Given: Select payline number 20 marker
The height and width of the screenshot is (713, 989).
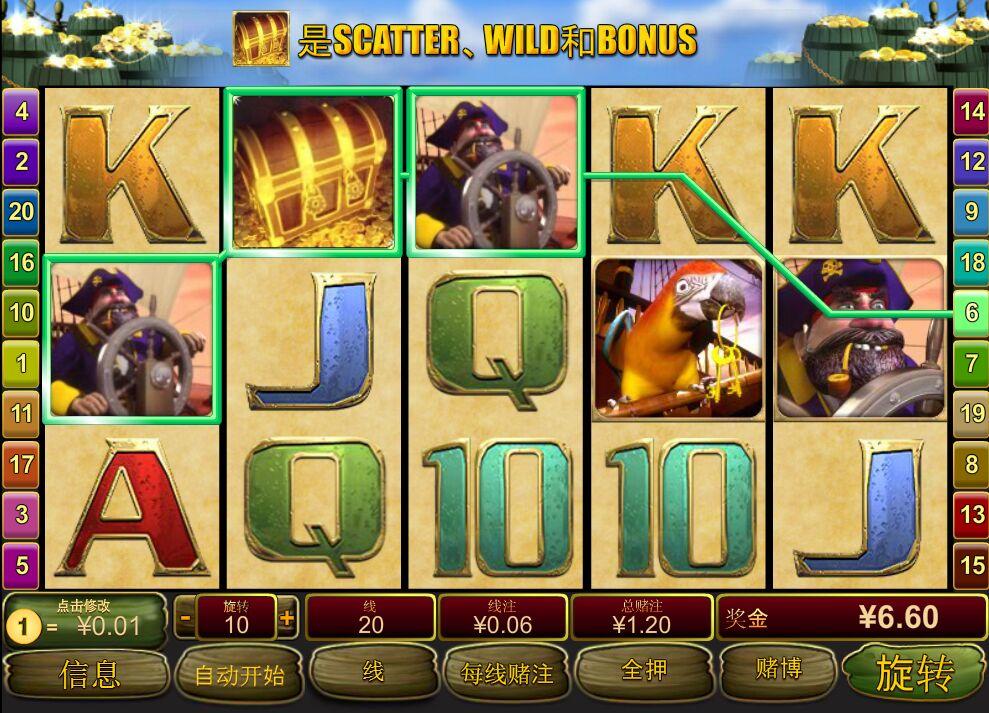Looking at the screenshot, I should 21,211.
